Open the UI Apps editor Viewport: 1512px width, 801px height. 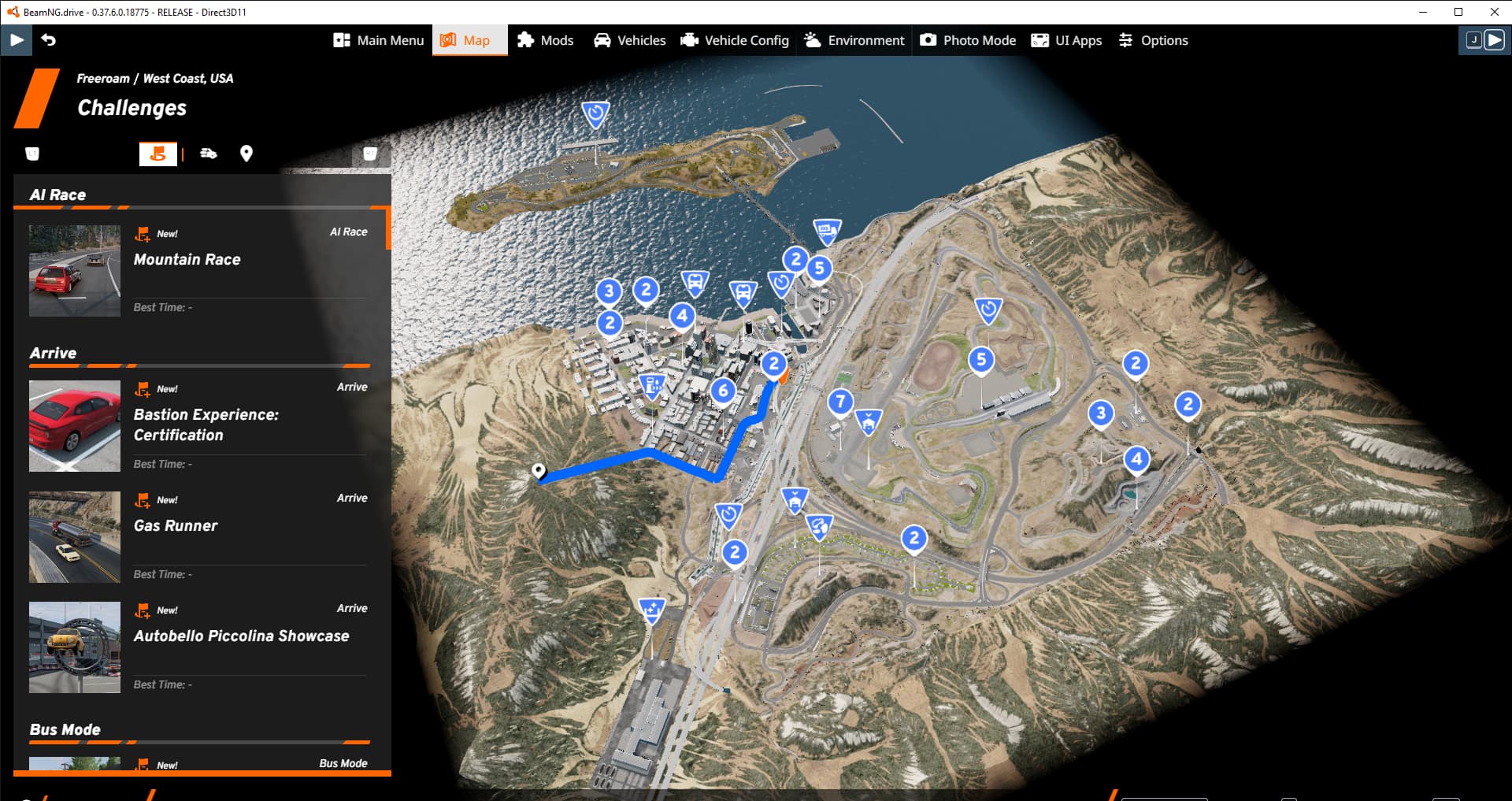tap(1066, 40)
